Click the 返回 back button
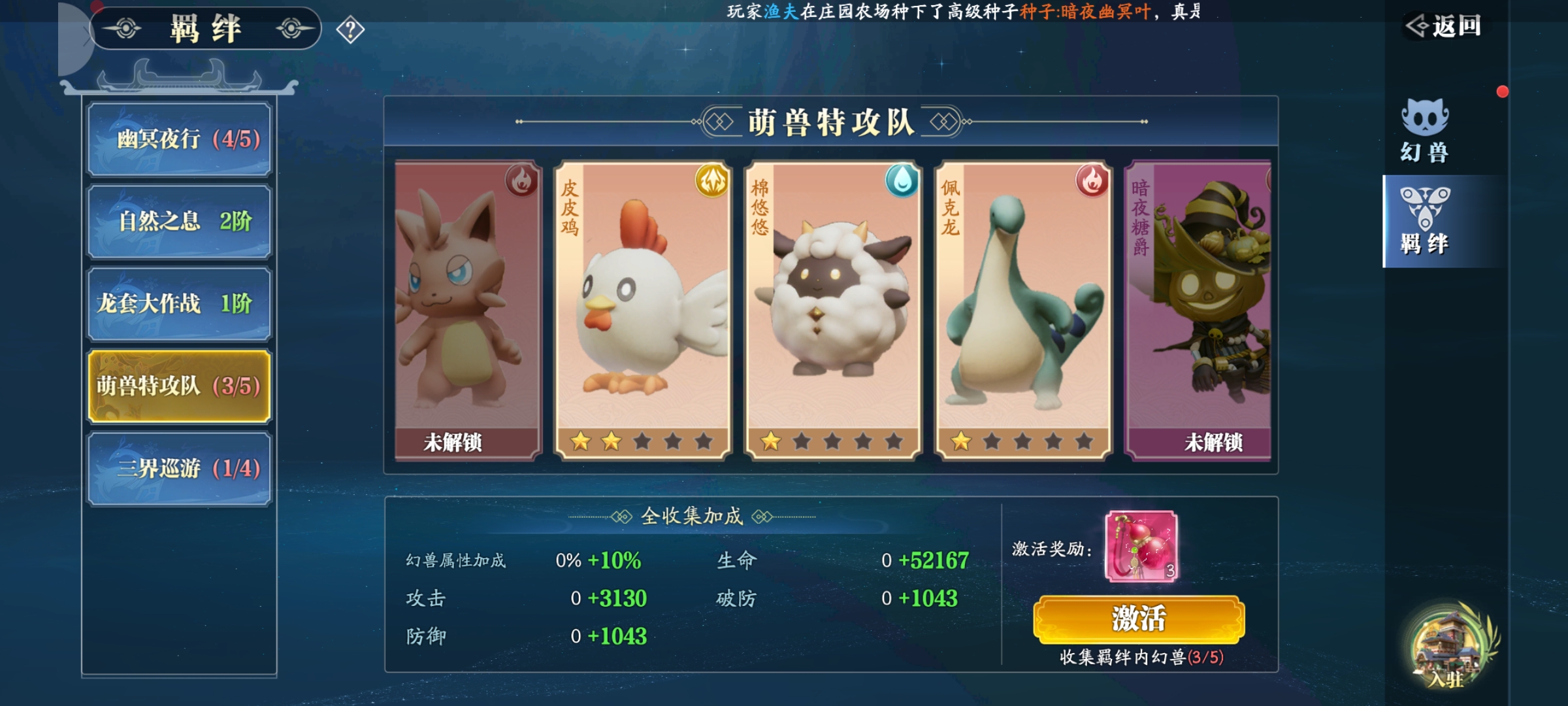Viewport: 1568px width, 706px height. (1444, 26)
